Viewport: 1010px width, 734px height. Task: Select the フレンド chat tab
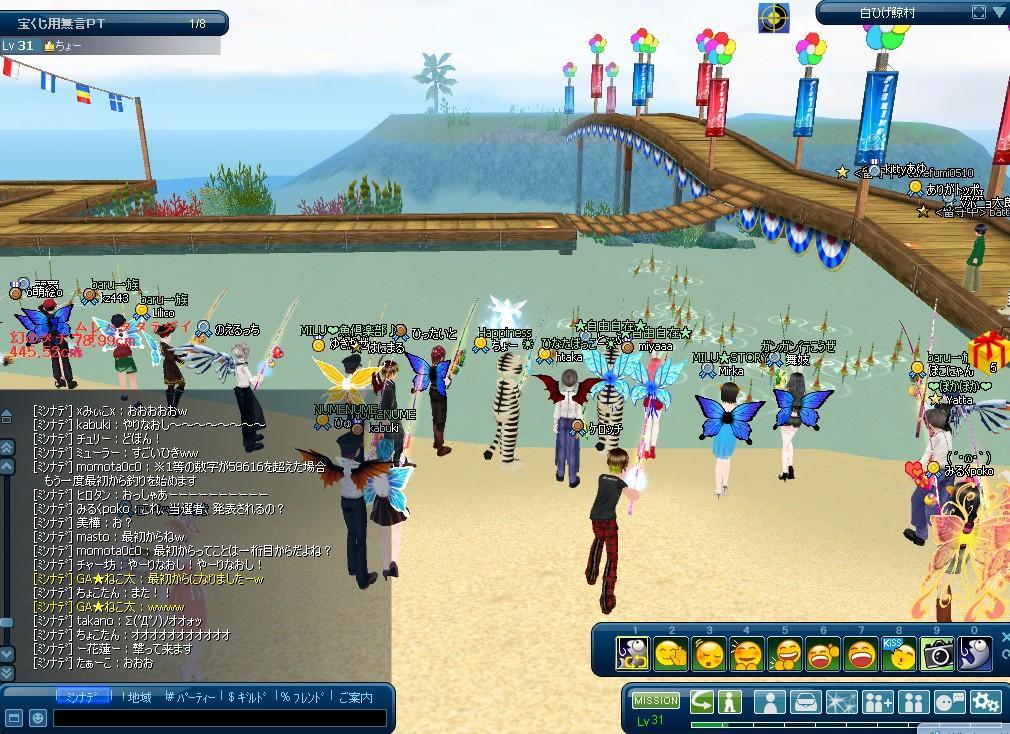(x=304, y=697)
